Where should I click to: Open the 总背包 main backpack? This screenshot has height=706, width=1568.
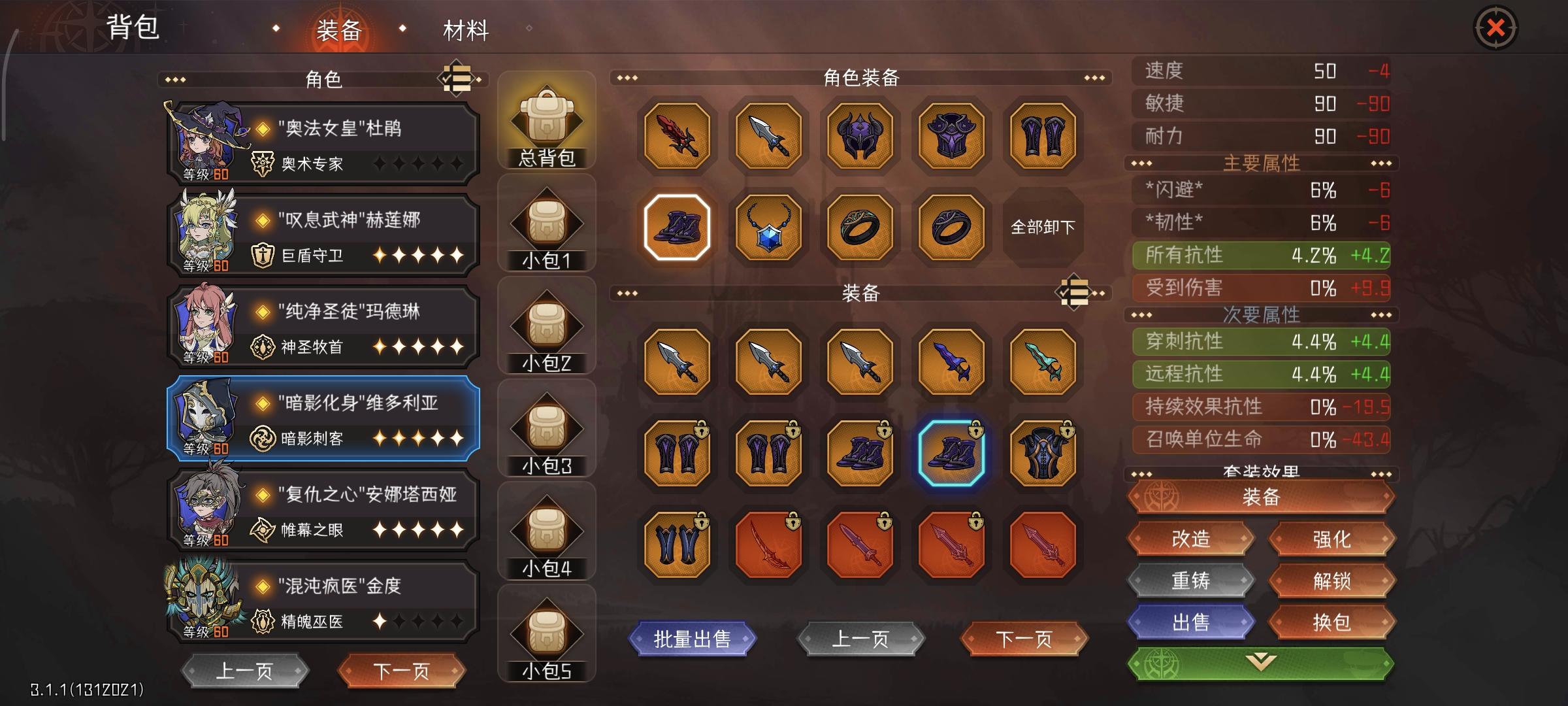click(x=547, y=121)
